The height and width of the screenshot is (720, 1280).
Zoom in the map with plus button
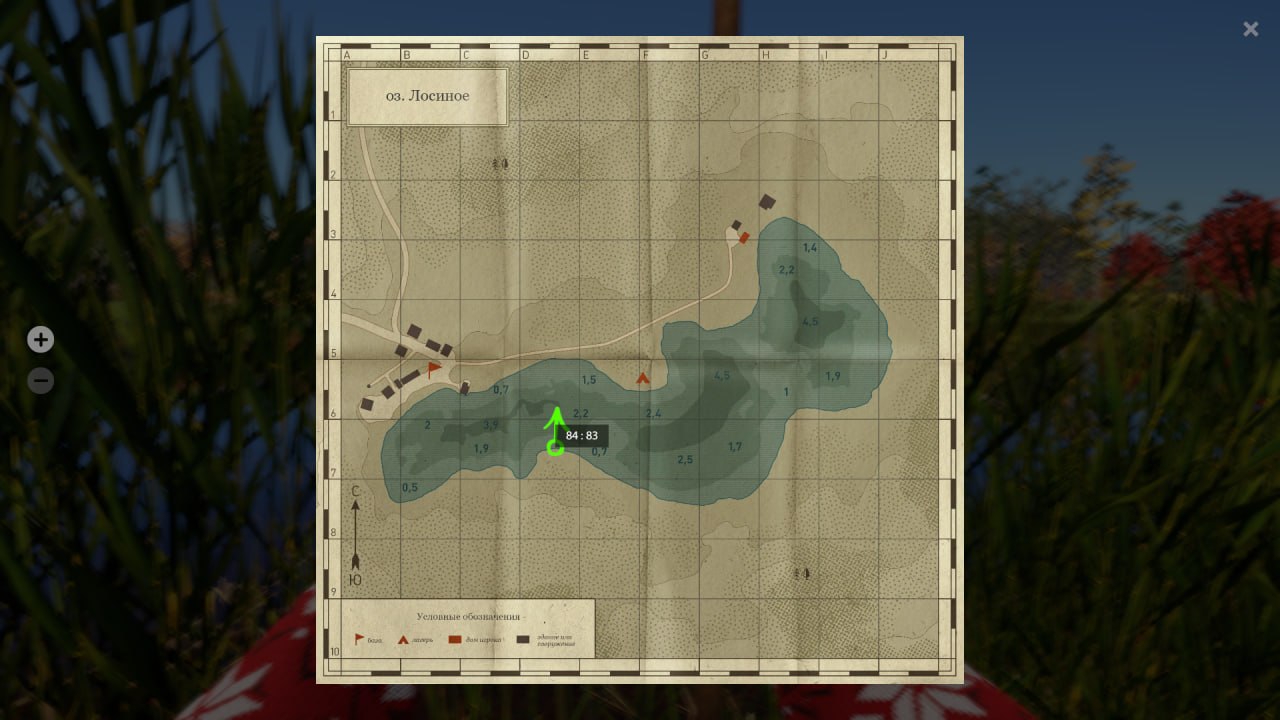(x=40, y=340)
